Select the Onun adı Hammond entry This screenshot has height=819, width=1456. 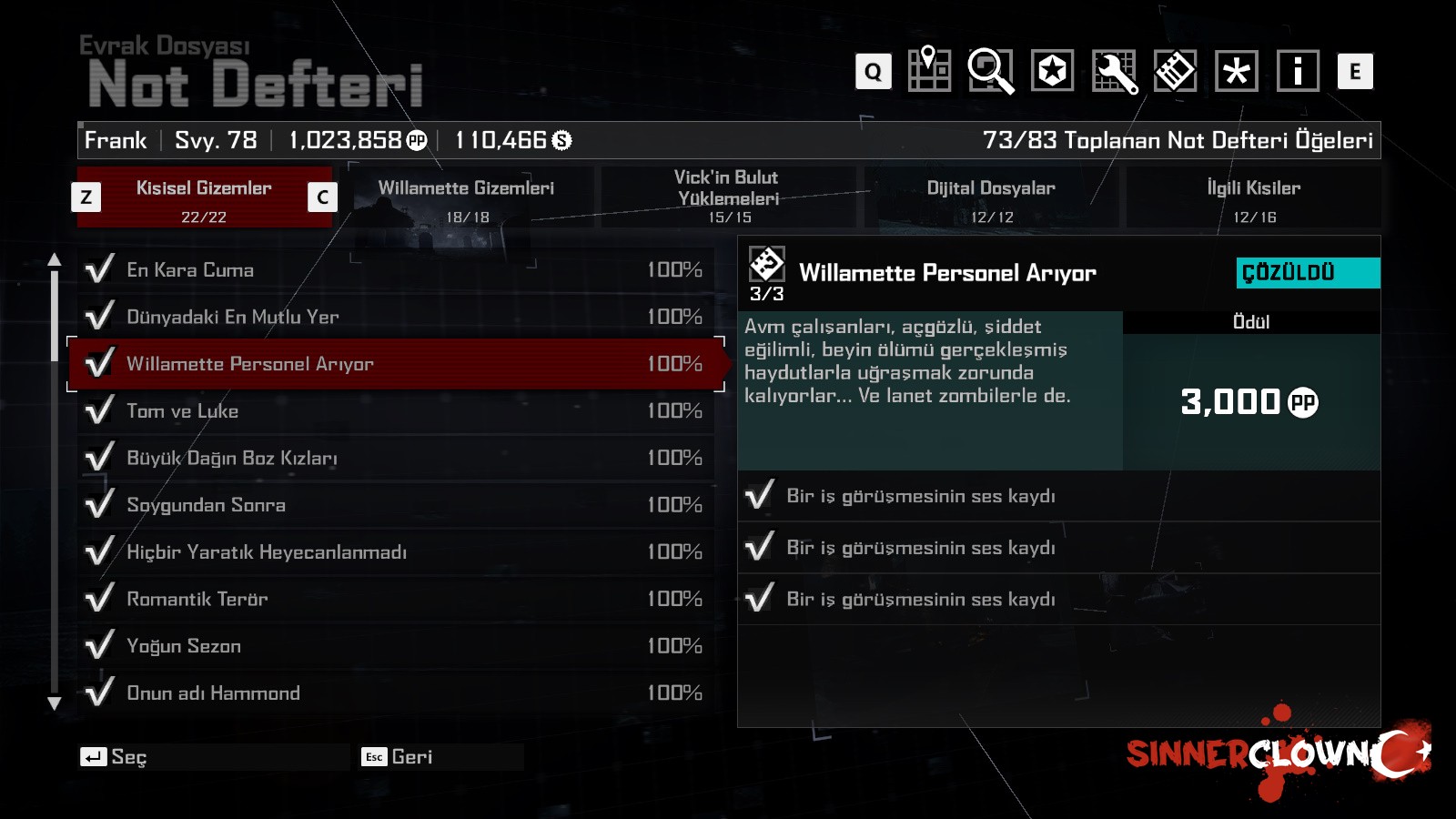coord(391,693)
